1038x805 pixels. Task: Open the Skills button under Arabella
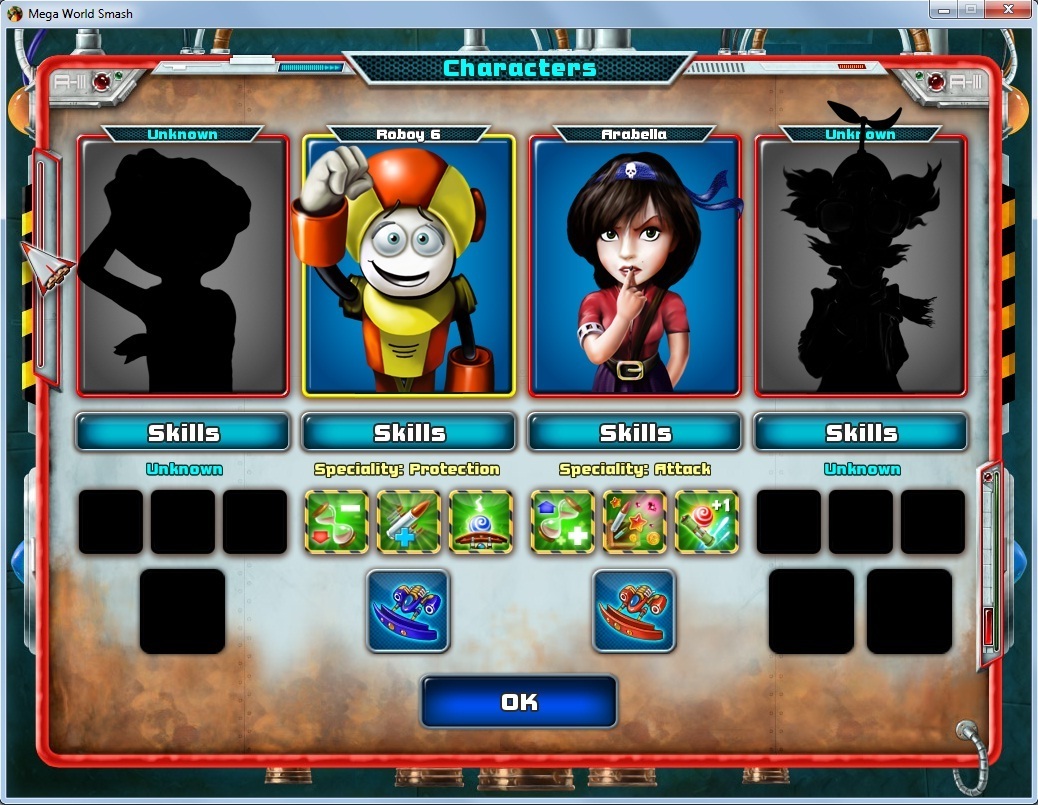[x=635, y=432]
